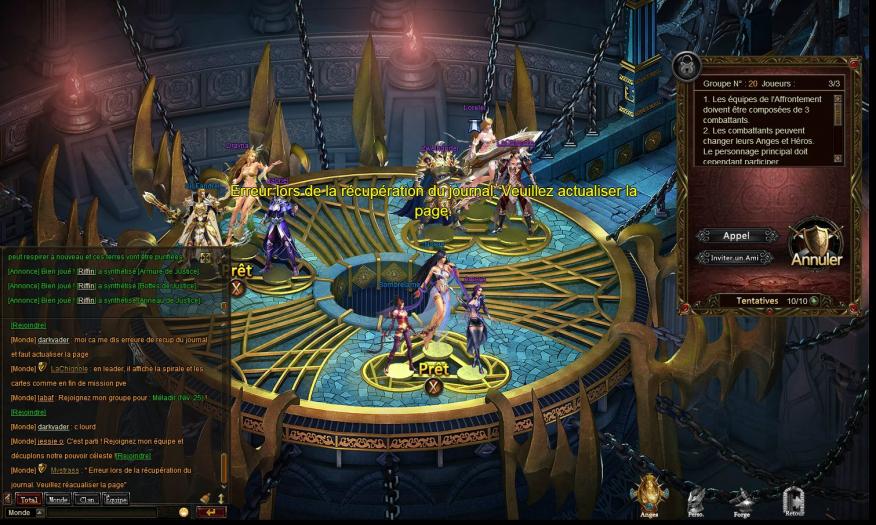Open the Forge menu

(741, 499)
